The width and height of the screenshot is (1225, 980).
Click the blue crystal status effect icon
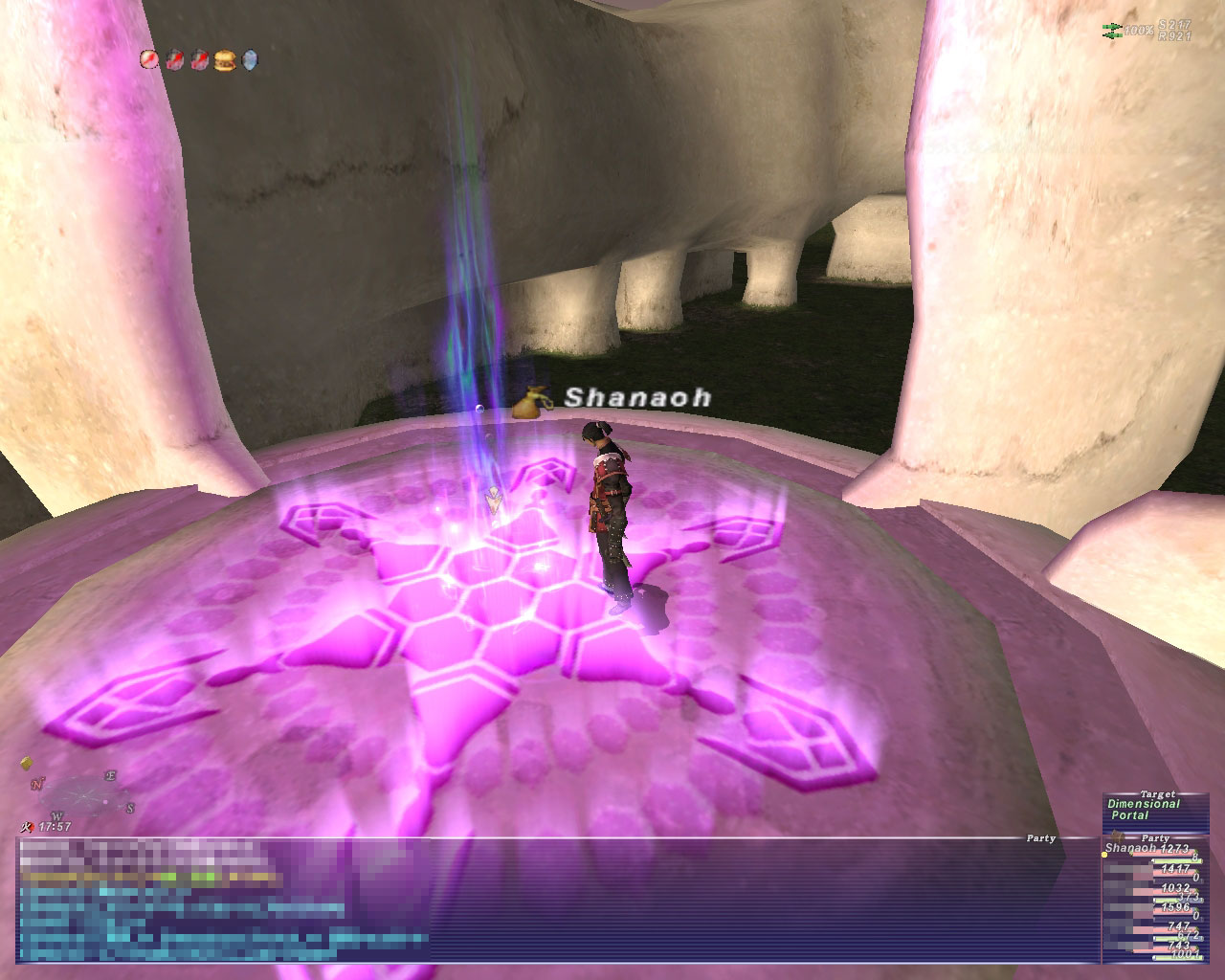point(250,60)
